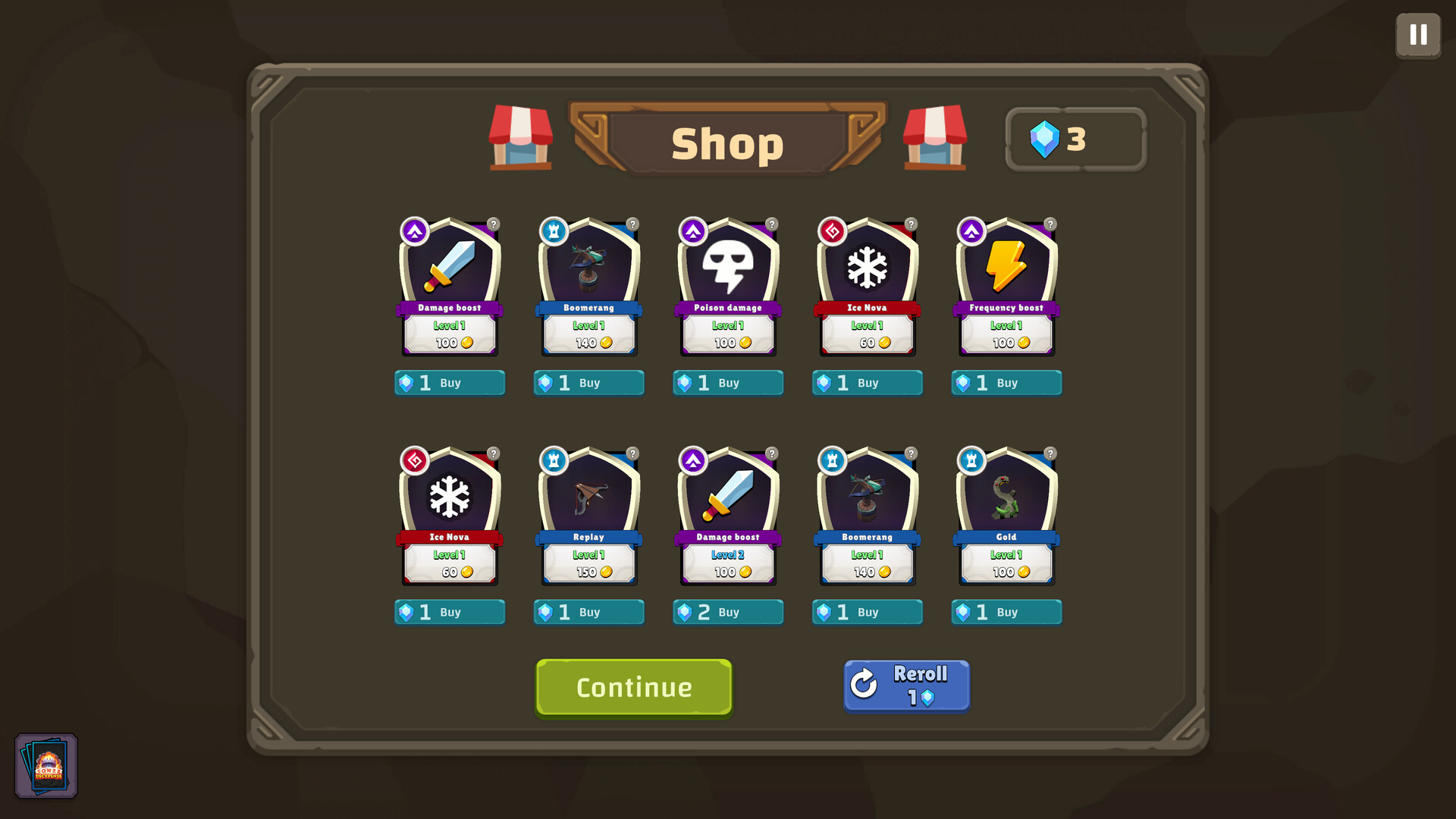Choose the Frequency boost card
The height and width of the screenshot is (819, 1456).
tap(1006, 287)
